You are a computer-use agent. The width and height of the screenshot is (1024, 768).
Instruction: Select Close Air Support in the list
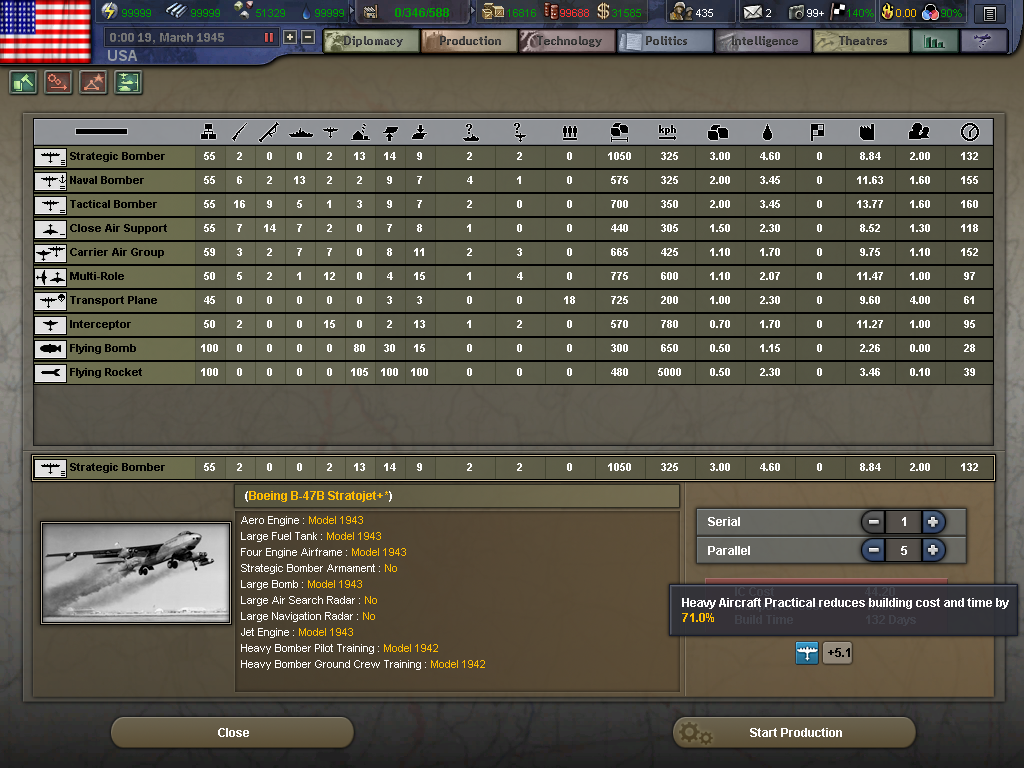pyautogui.click(x=117, y=228)
